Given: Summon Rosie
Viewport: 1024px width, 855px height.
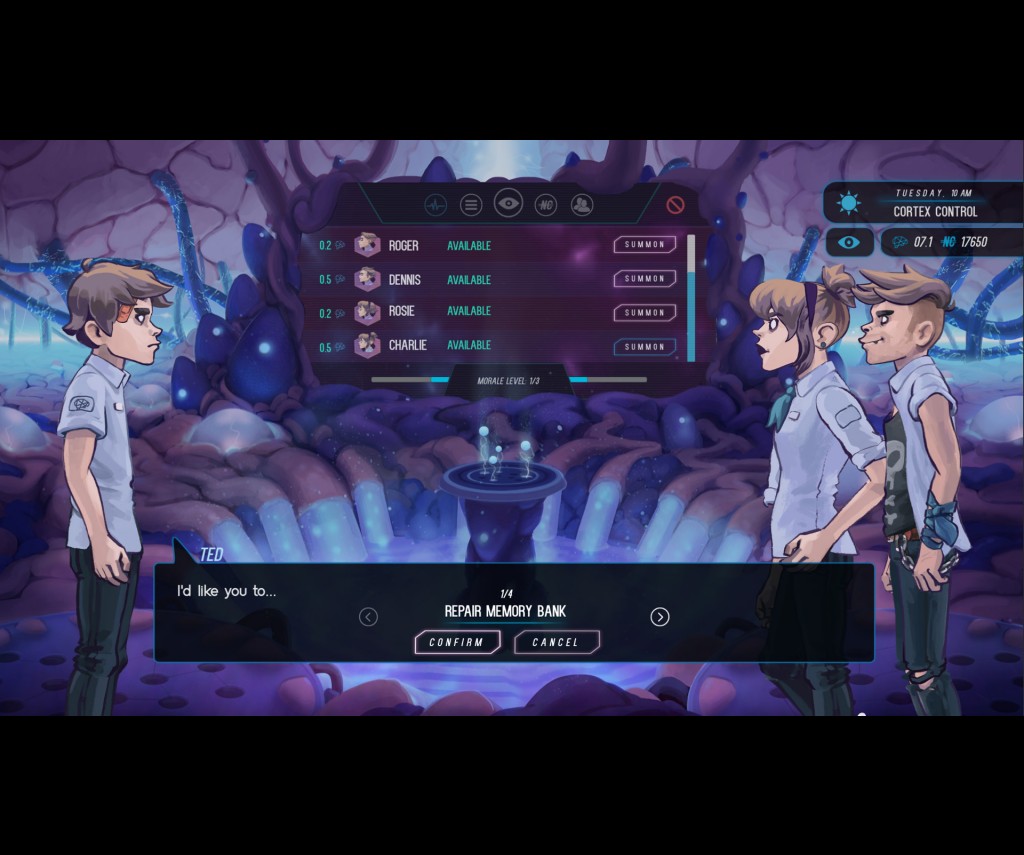Looking at the screenshot, I should point(644,313).
